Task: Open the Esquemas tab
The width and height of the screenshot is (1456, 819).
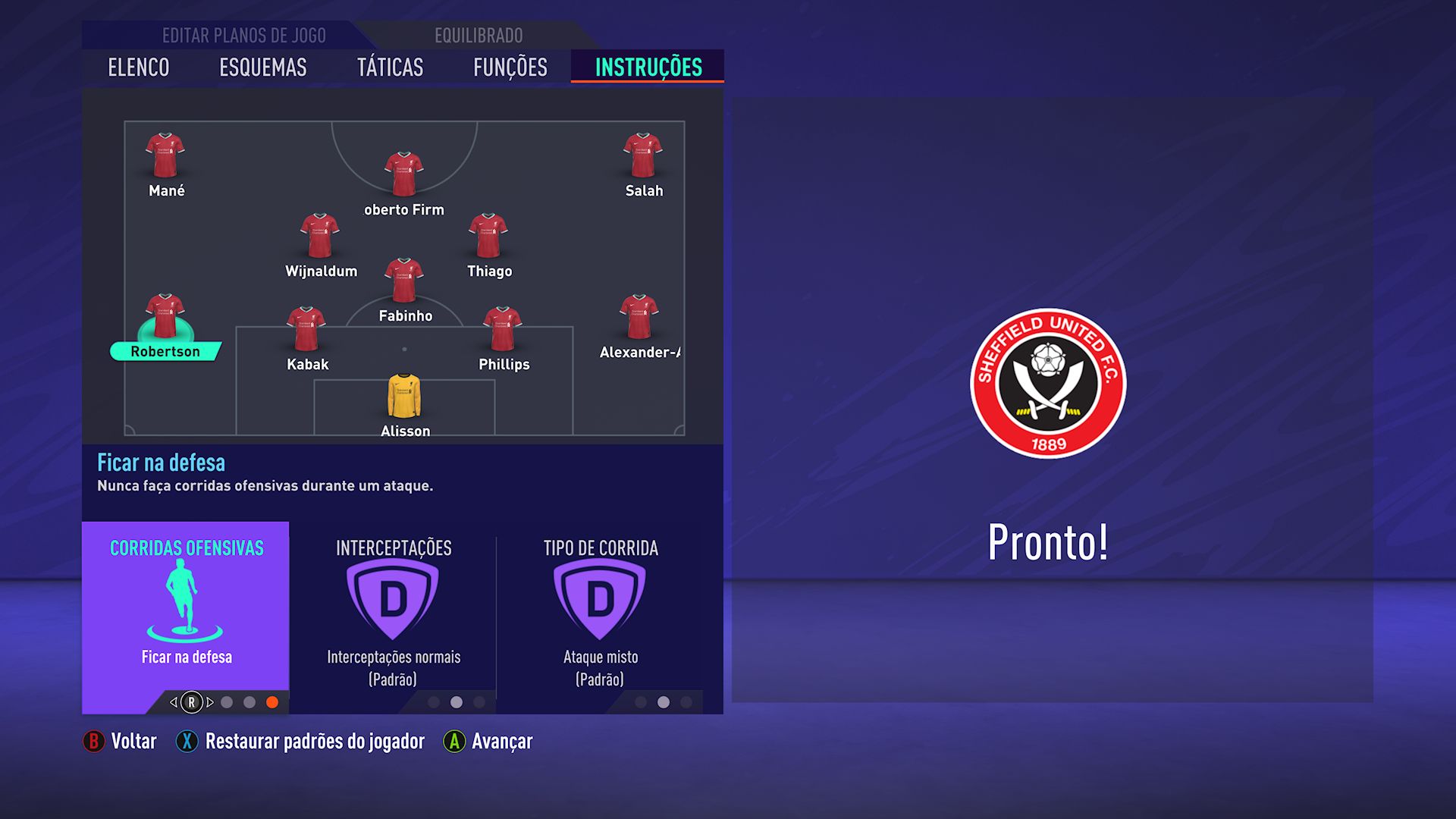Action: click(x=263, y=67)
